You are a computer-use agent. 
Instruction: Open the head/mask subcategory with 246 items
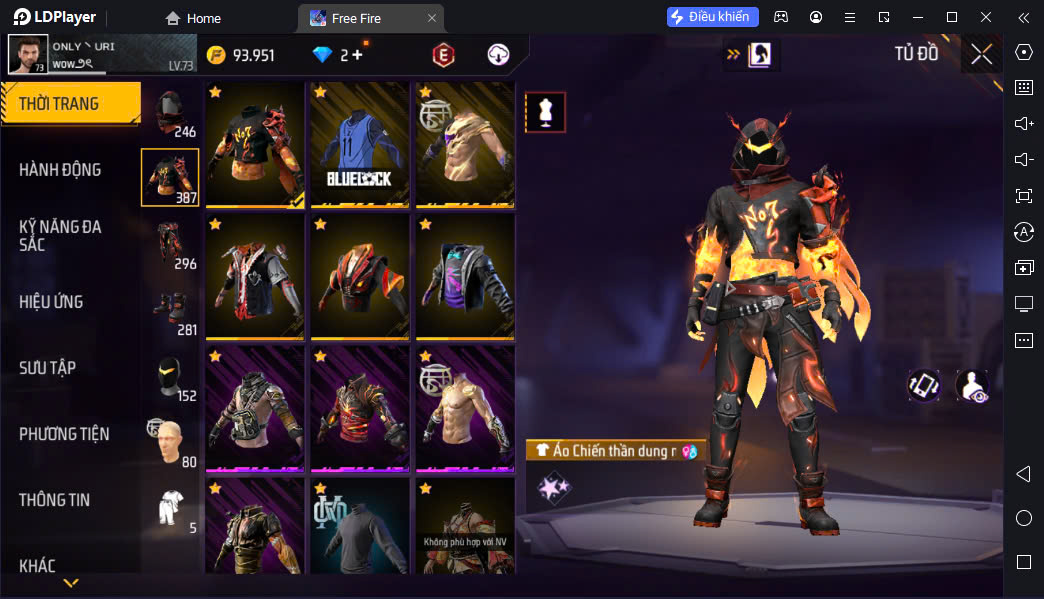(x=171, y=112)
